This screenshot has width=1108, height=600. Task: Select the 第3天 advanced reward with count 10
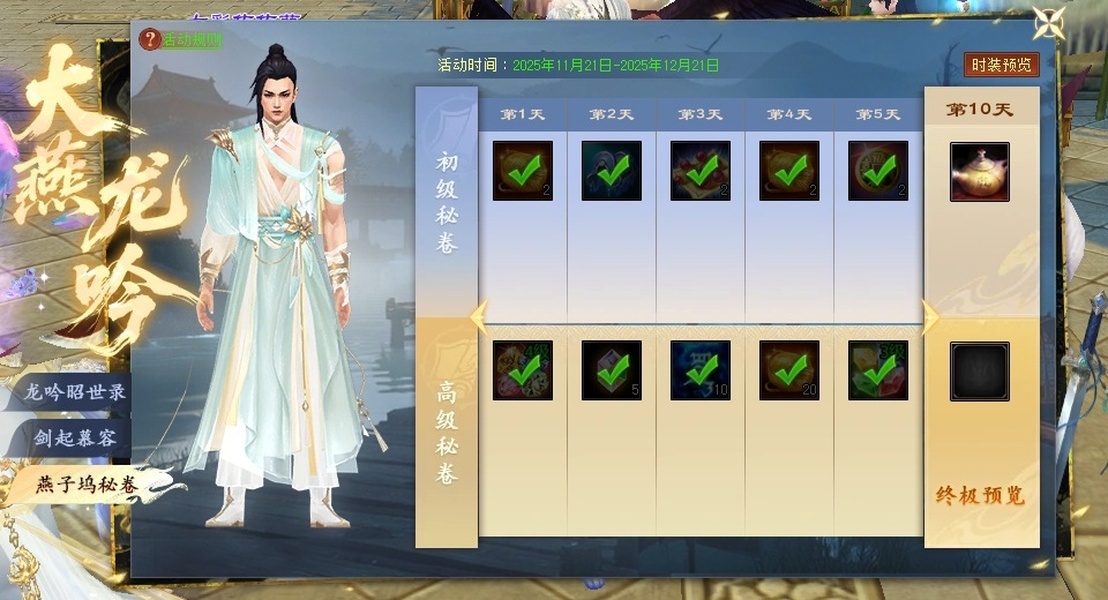(x=700, y=370)
